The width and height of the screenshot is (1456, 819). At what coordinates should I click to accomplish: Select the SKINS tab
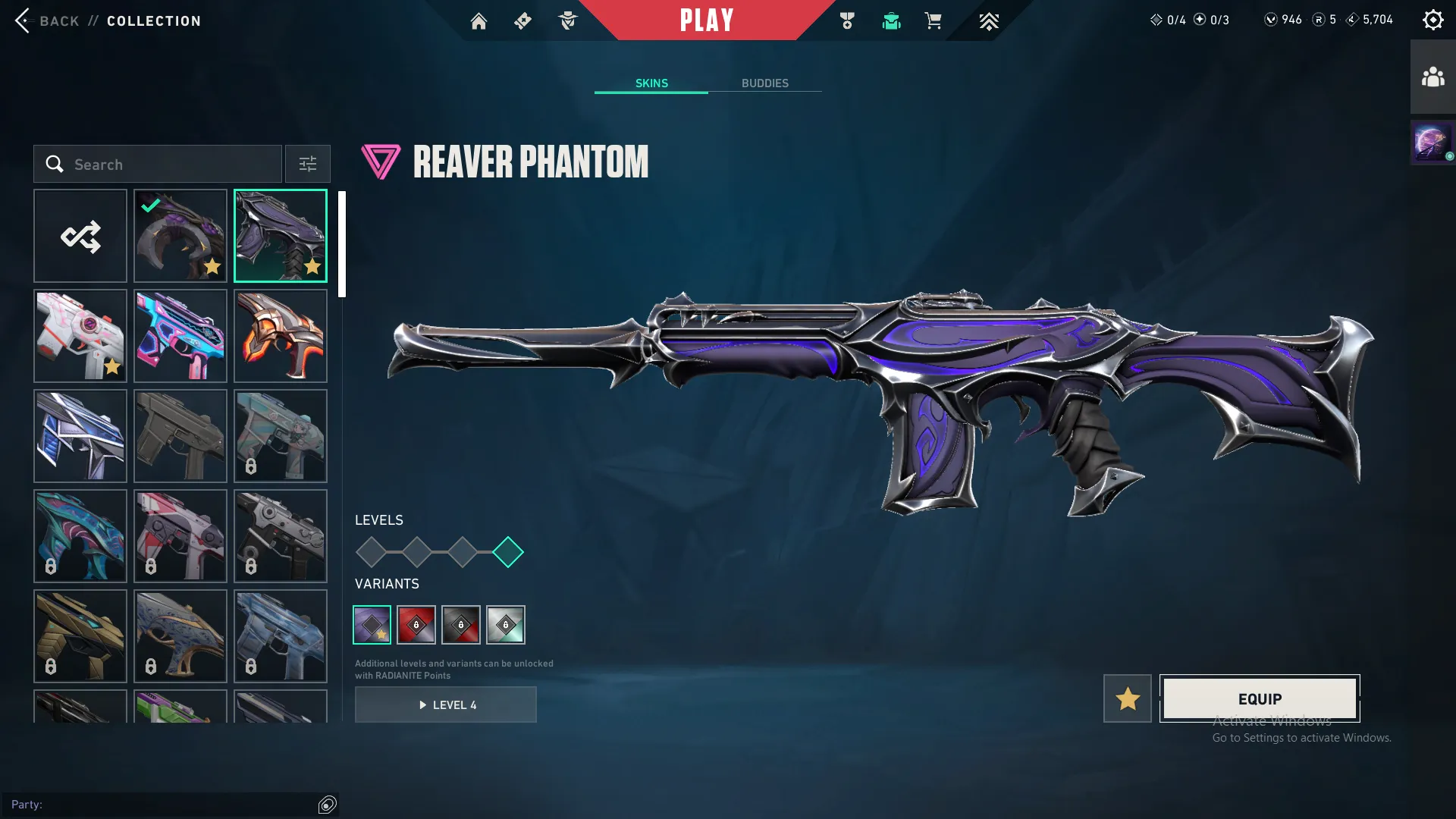[x=651, y=83]
